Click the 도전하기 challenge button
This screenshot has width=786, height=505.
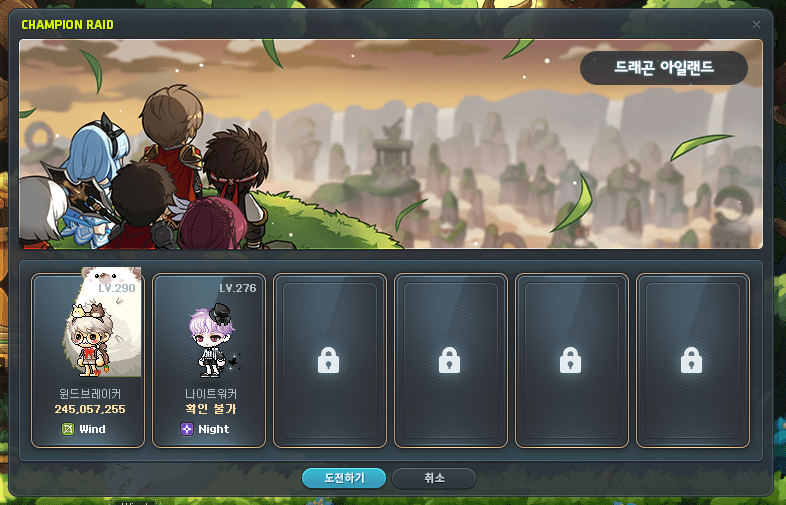pos(344,478)
